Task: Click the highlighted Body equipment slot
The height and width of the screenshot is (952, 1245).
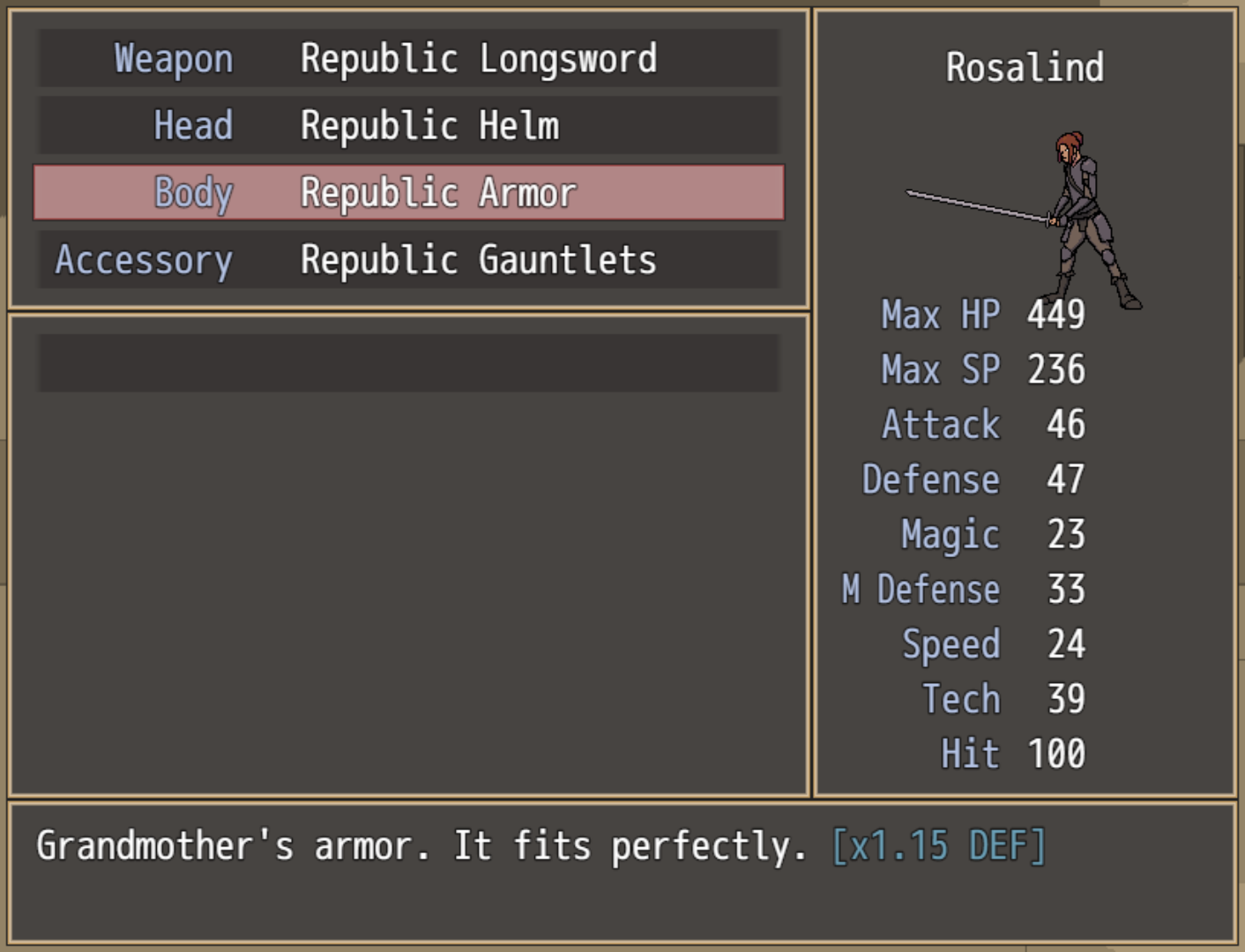Action: 406,192
